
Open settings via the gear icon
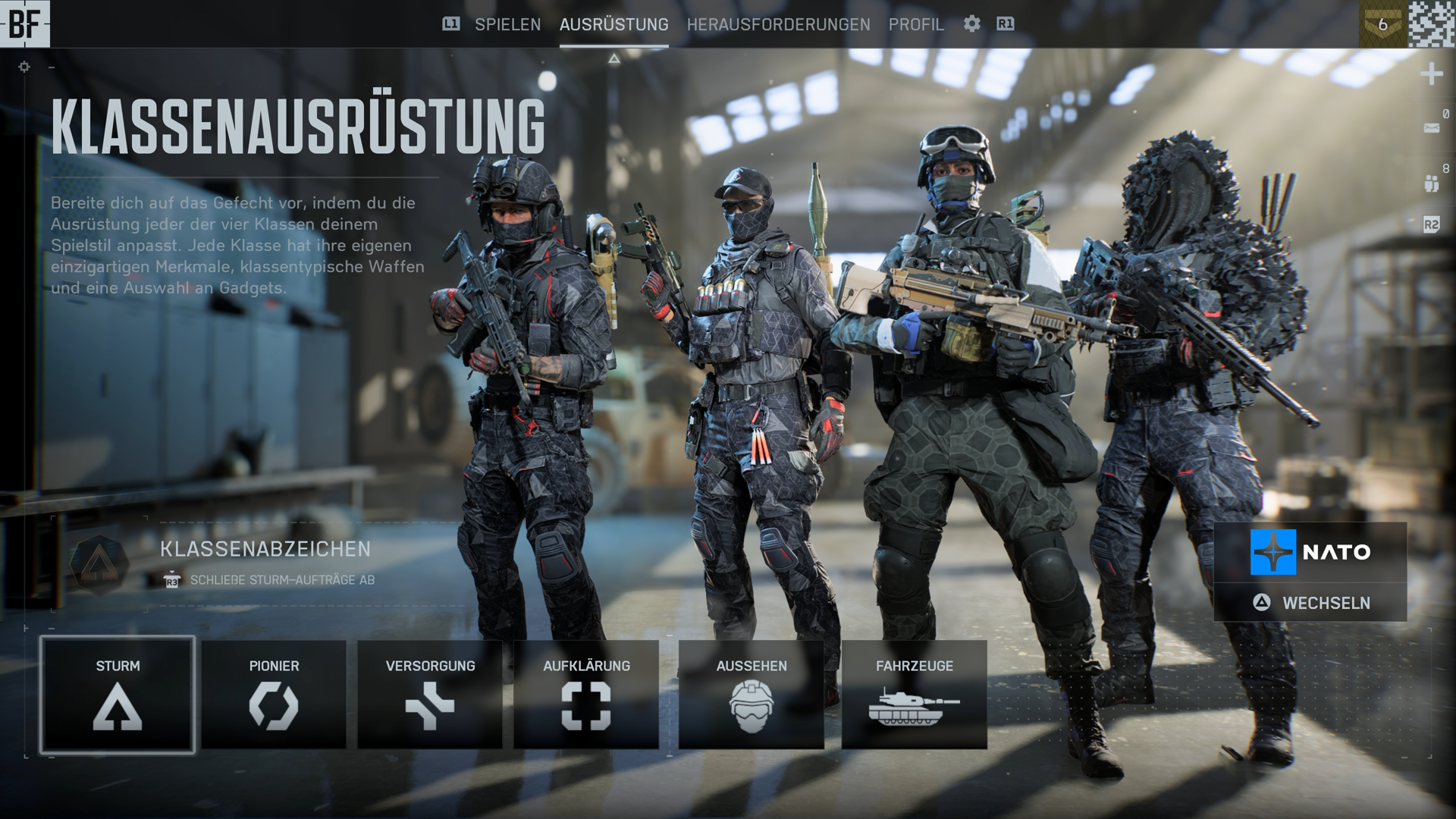tap(971, 24)
